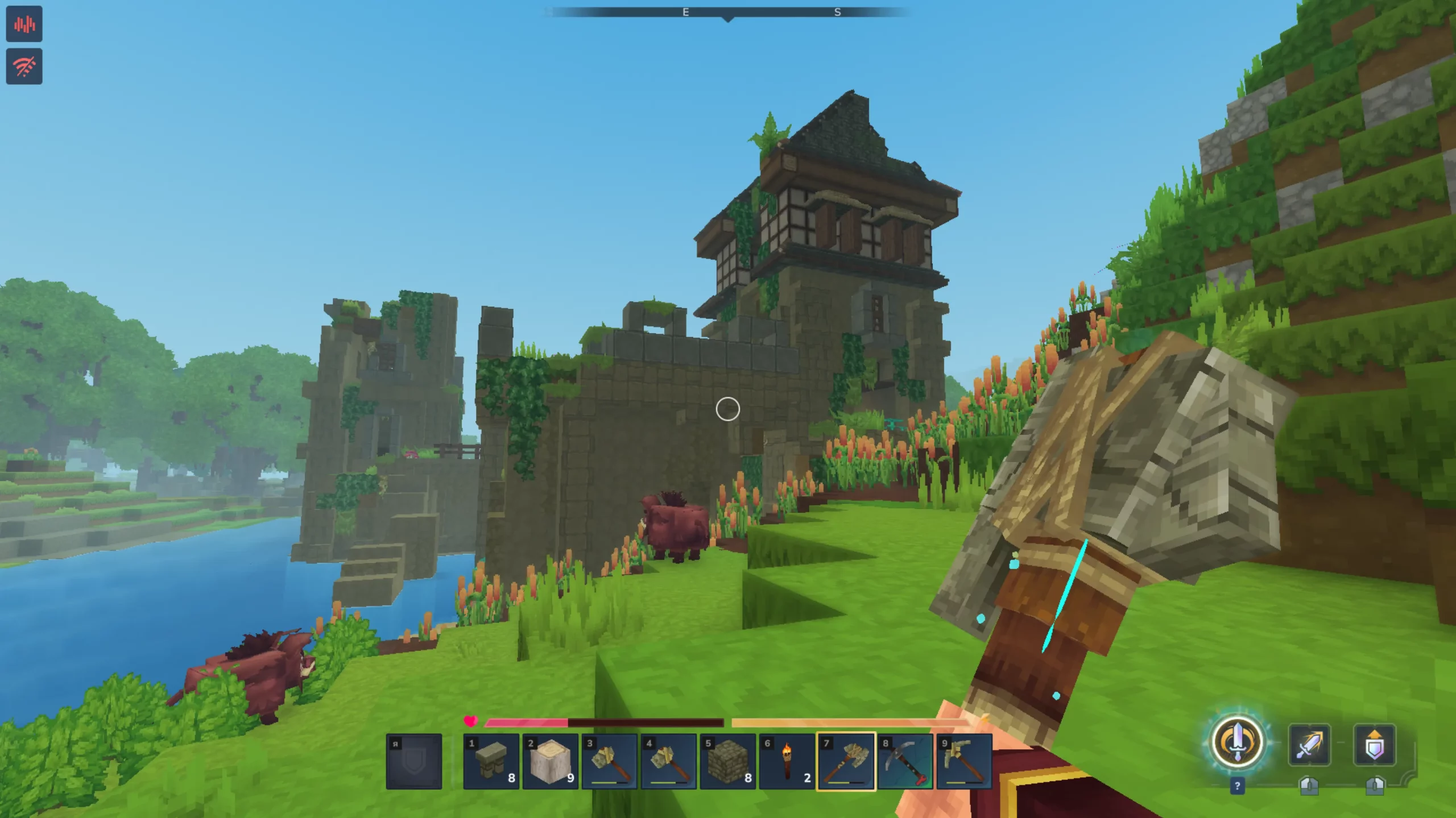Click the red no-connection signal icon
1456x818 pixels.
[x=24, y=67]
